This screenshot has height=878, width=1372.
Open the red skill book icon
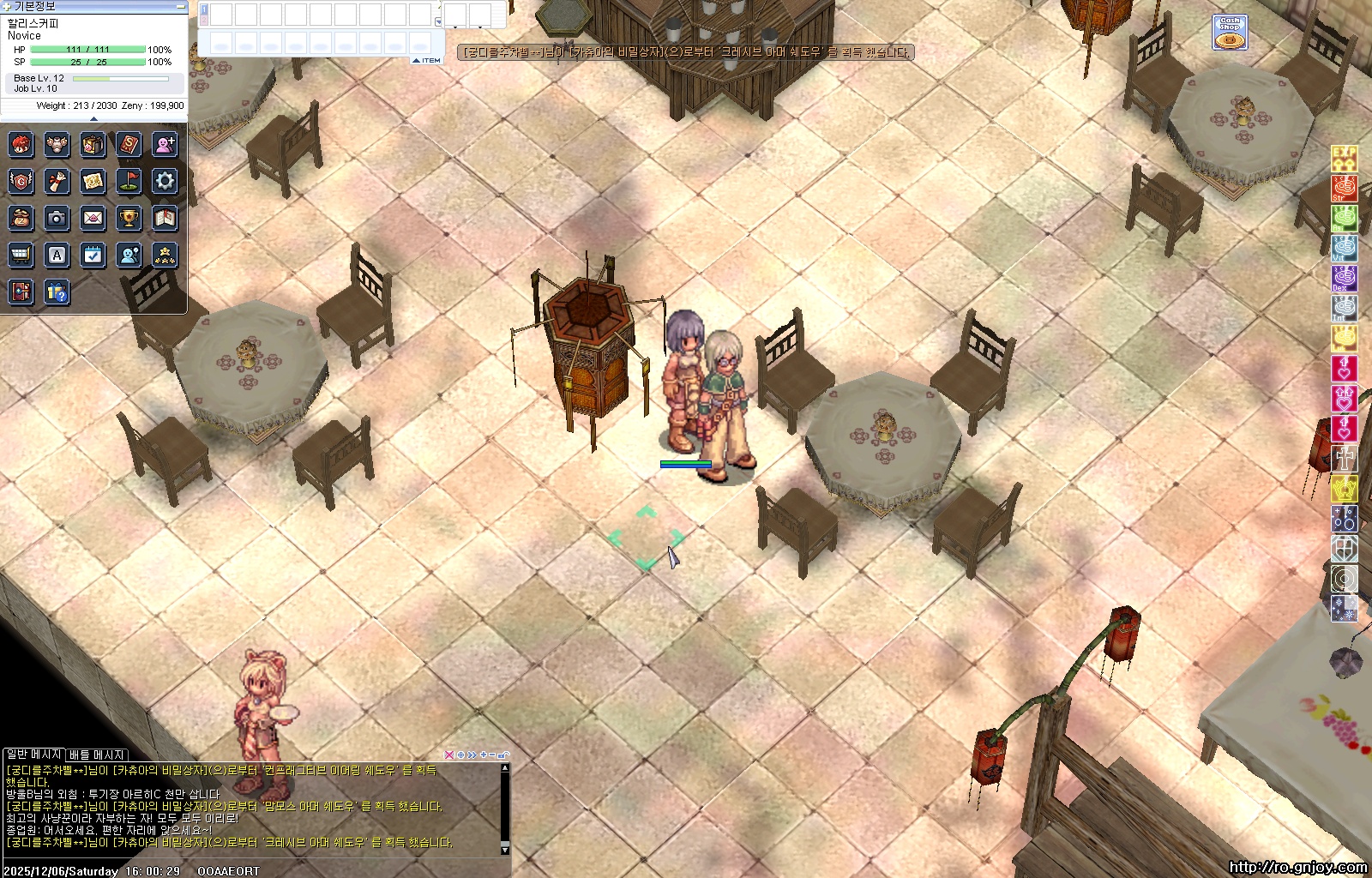129,144
